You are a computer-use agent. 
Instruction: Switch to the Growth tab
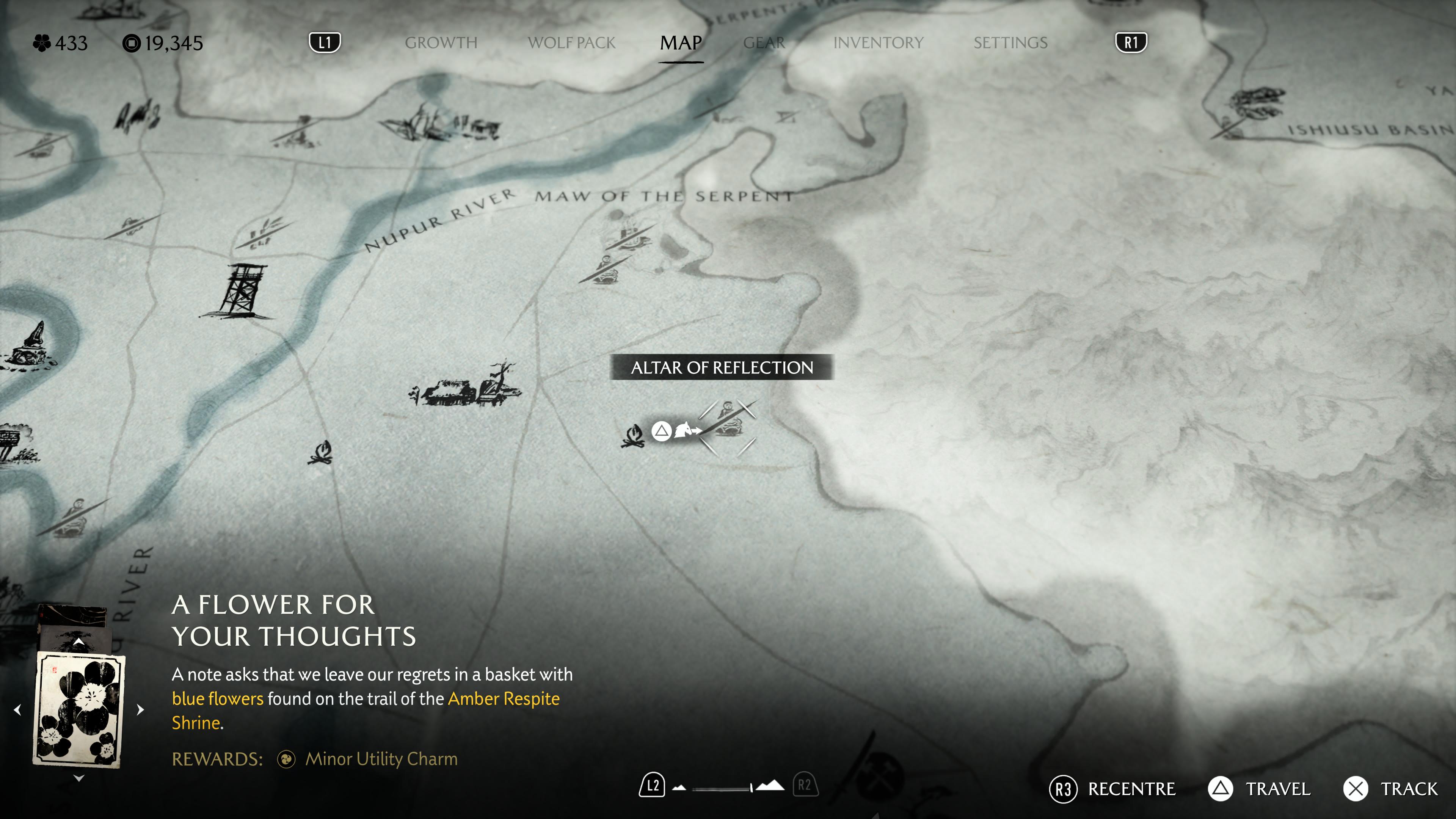click(441, 43)
